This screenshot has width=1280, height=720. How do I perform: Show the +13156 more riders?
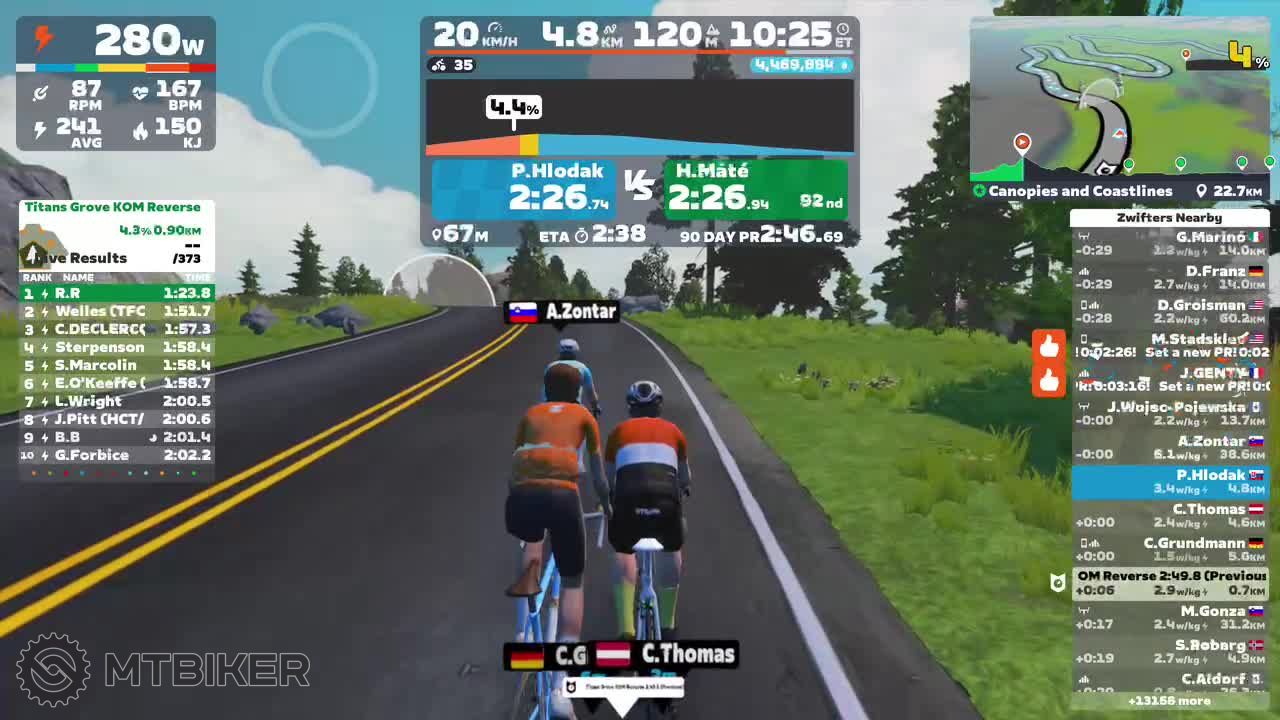point(1169,701)
